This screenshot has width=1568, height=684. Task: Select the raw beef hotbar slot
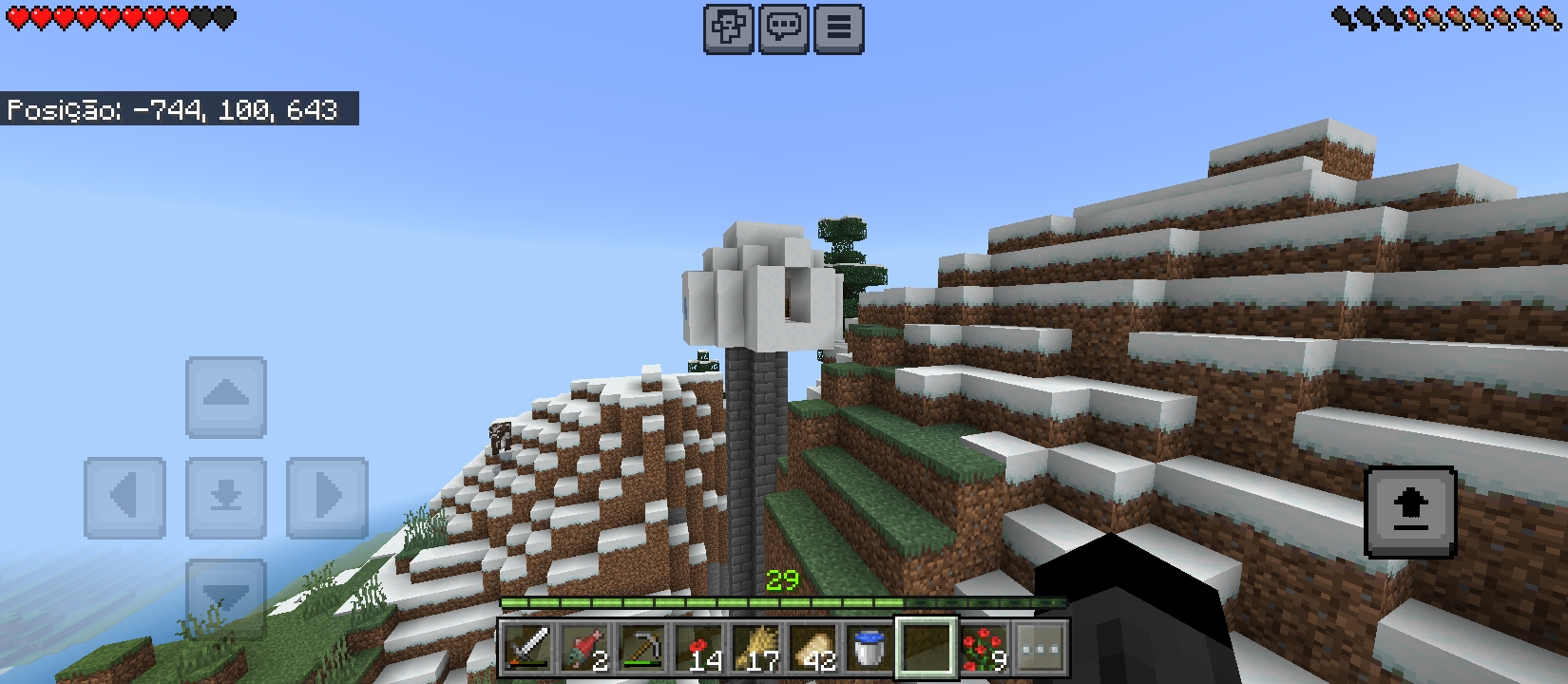pyautogui.click(x=584, y=649)
